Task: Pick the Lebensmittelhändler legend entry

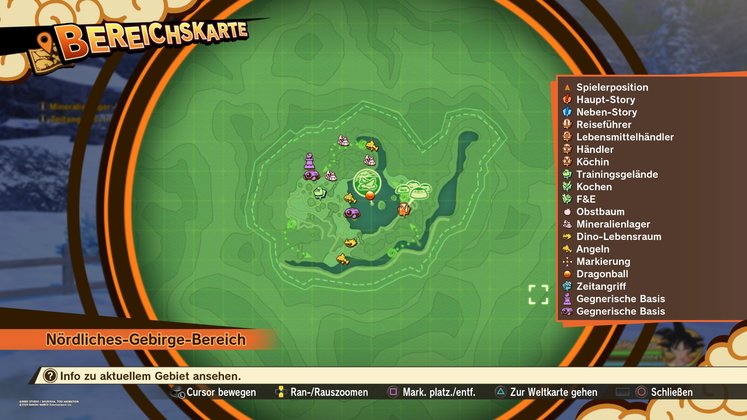Action: click(x=624, y=137)
